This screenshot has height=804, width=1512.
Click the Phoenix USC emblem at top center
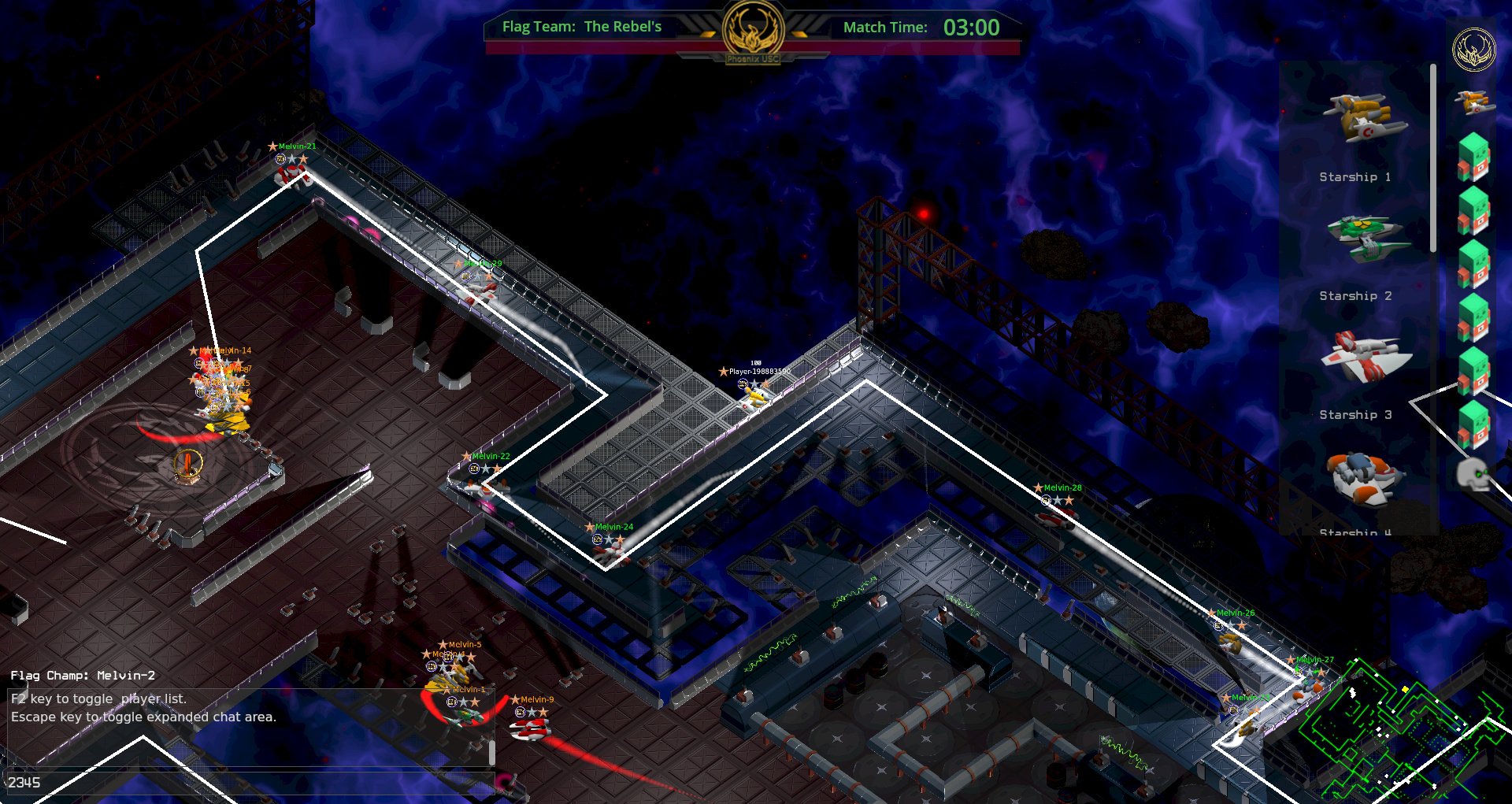click(x=753, y=33)
